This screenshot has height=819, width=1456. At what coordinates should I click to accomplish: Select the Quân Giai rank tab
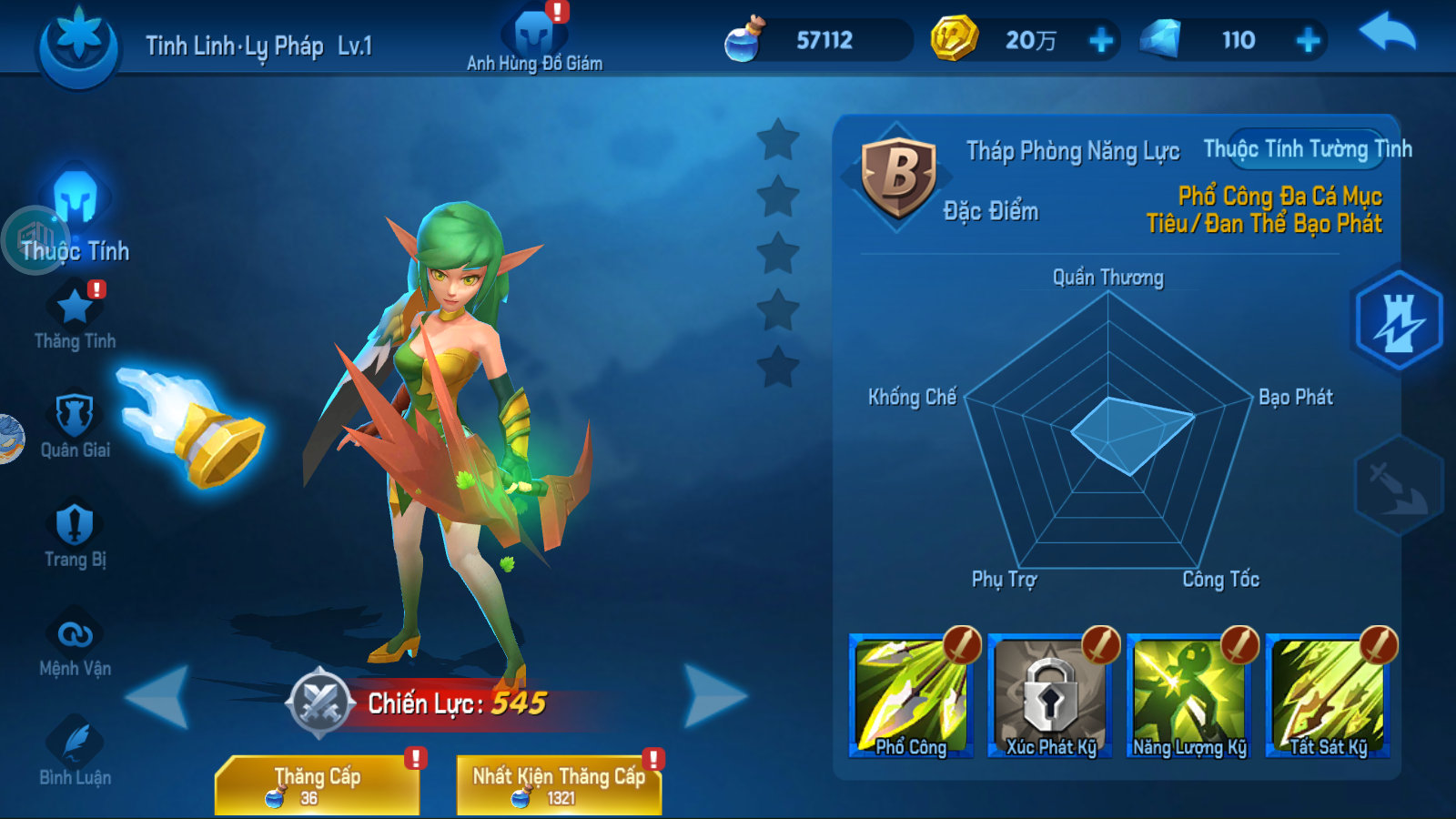(x=75, y=426)
